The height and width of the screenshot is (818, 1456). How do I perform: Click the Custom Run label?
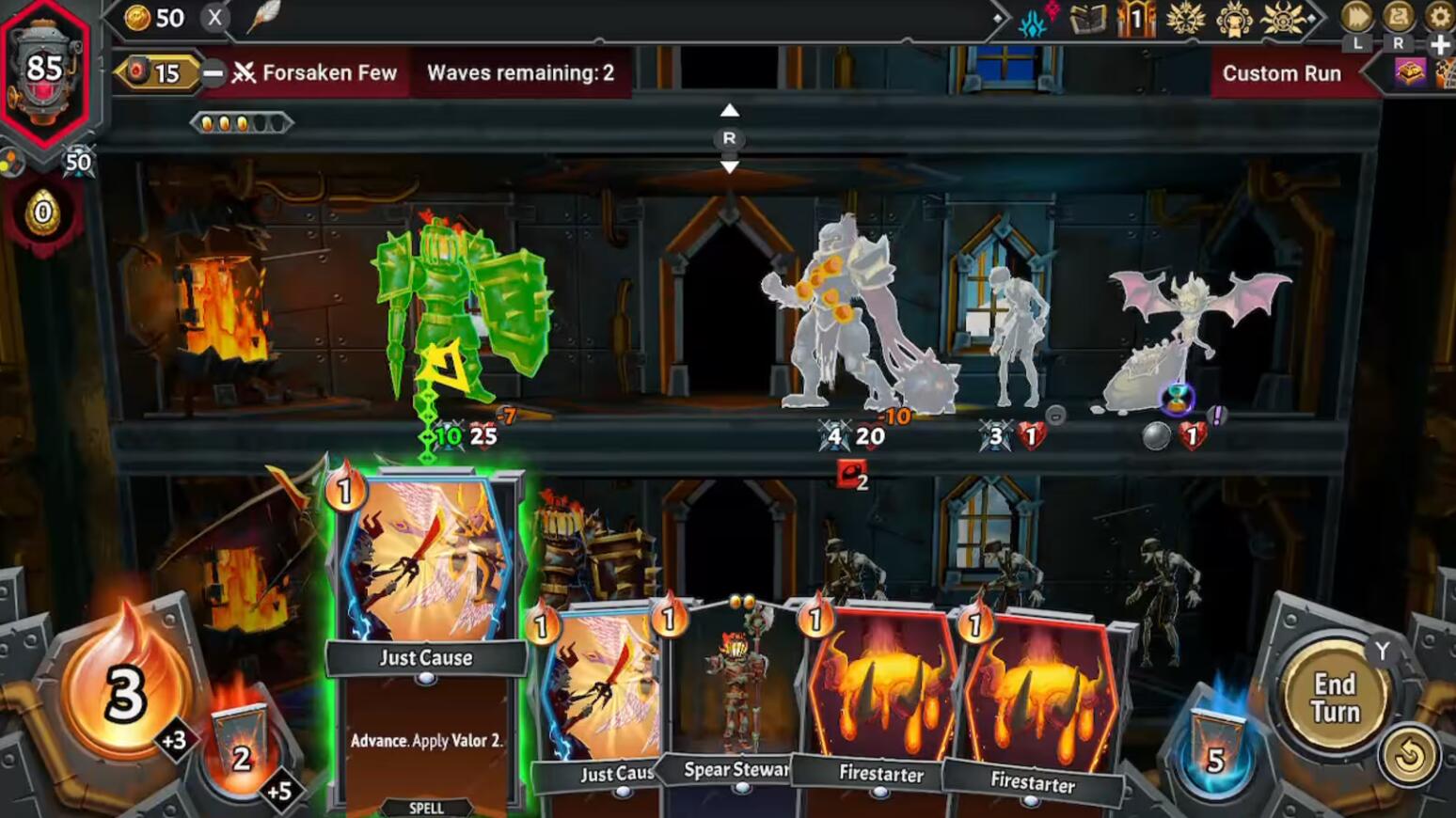point(1281,72)
